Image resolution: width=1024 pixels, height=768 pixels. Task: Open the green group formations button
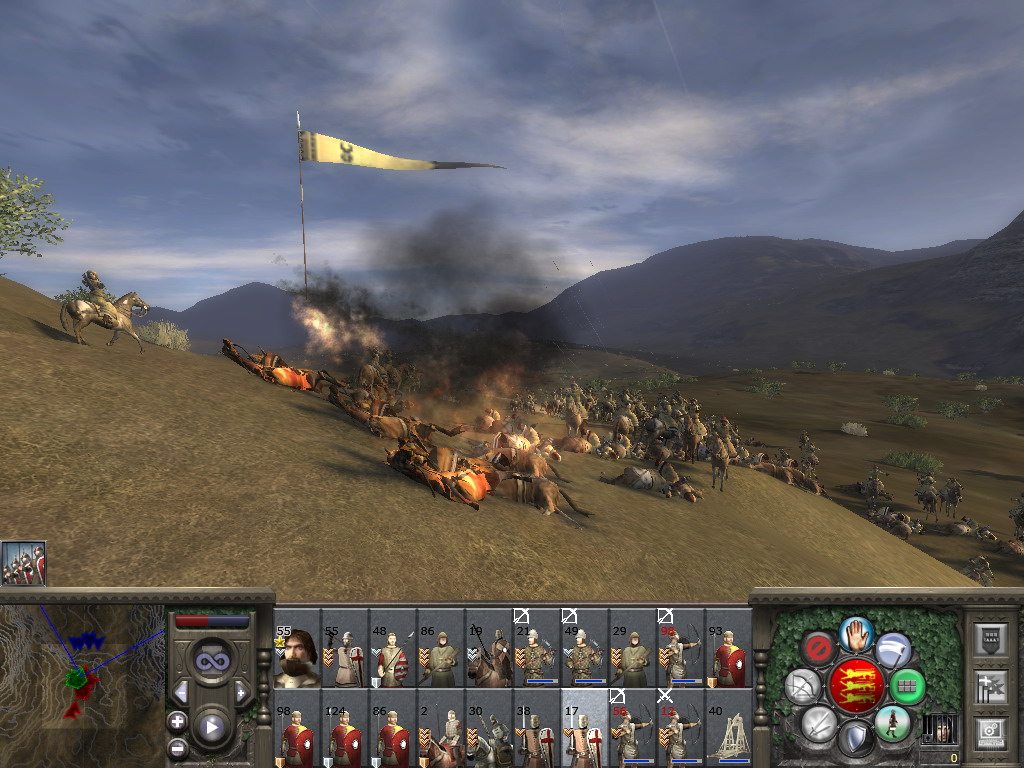point(908,686)
